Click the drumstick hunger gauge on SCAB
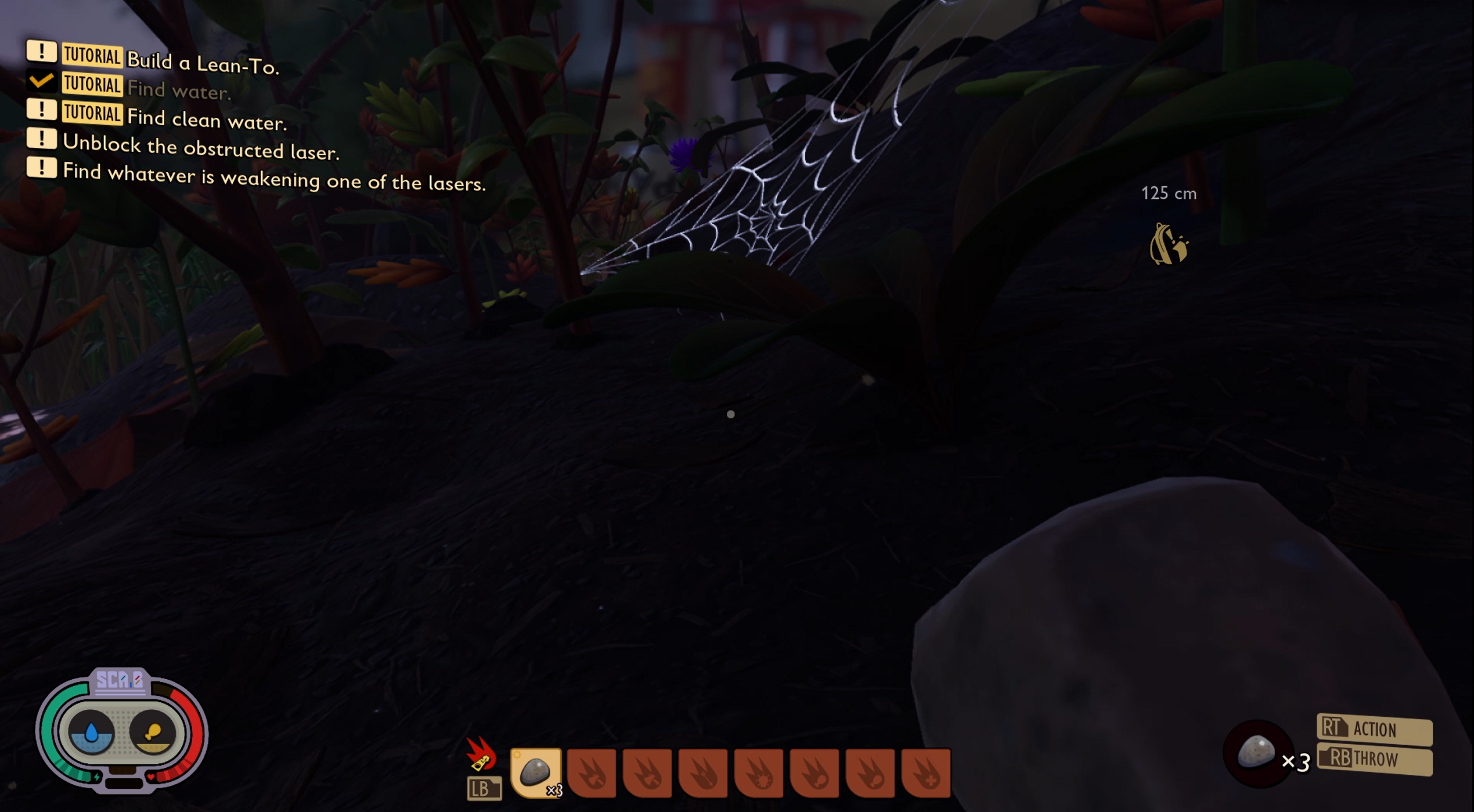 [153, 732]
